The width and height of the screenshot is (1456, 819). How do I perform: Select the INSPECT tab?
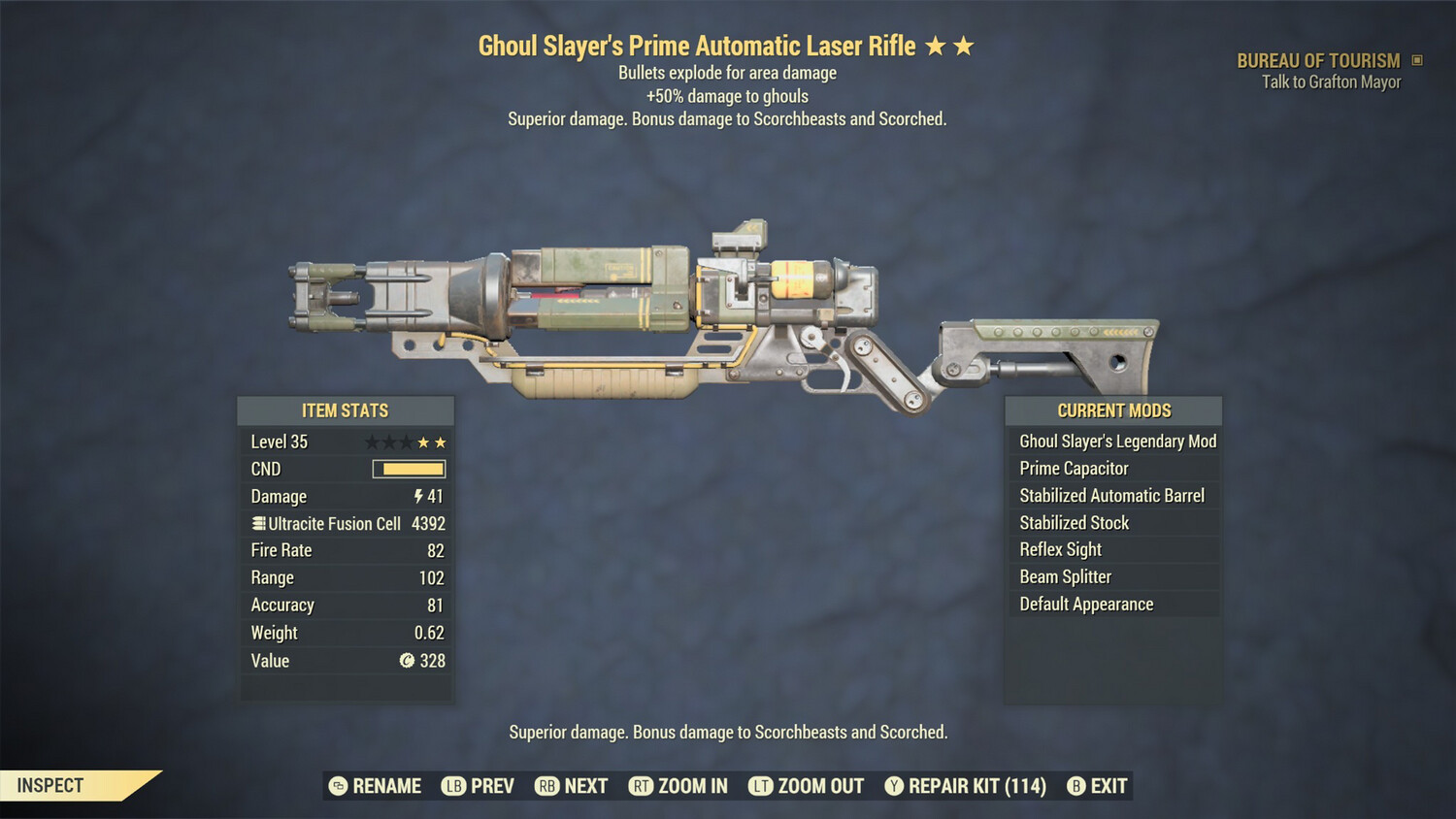[x=49, y=785]
